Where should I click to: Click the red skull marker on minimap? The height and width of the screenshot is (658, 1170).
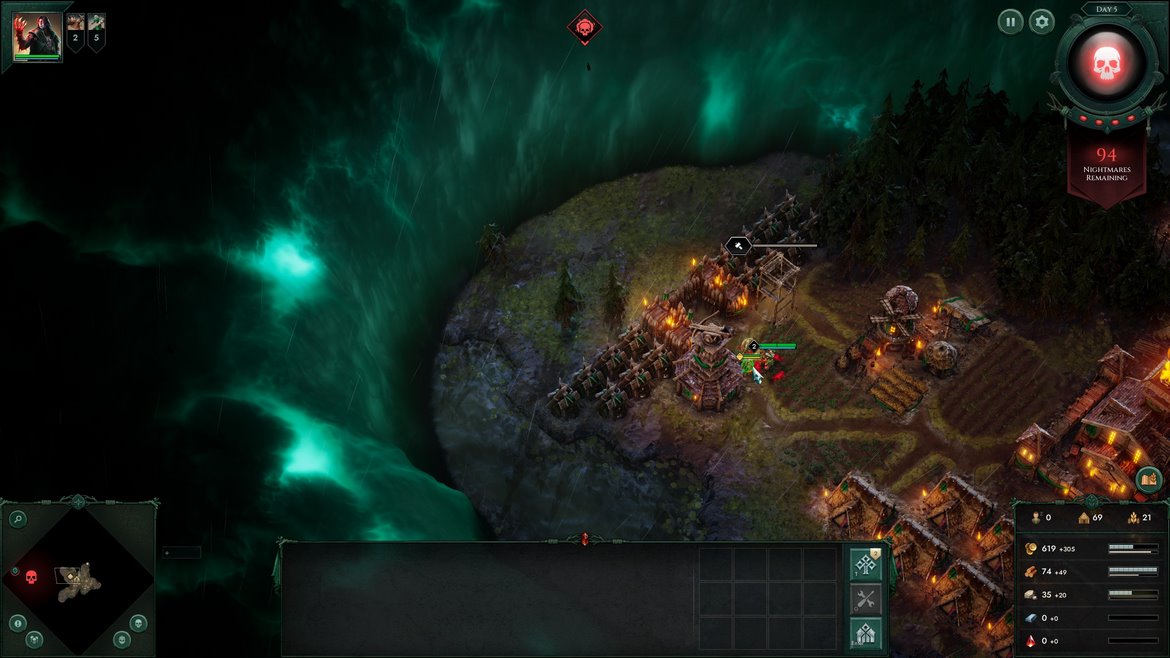pyautogui.click(x=30, y=577)
